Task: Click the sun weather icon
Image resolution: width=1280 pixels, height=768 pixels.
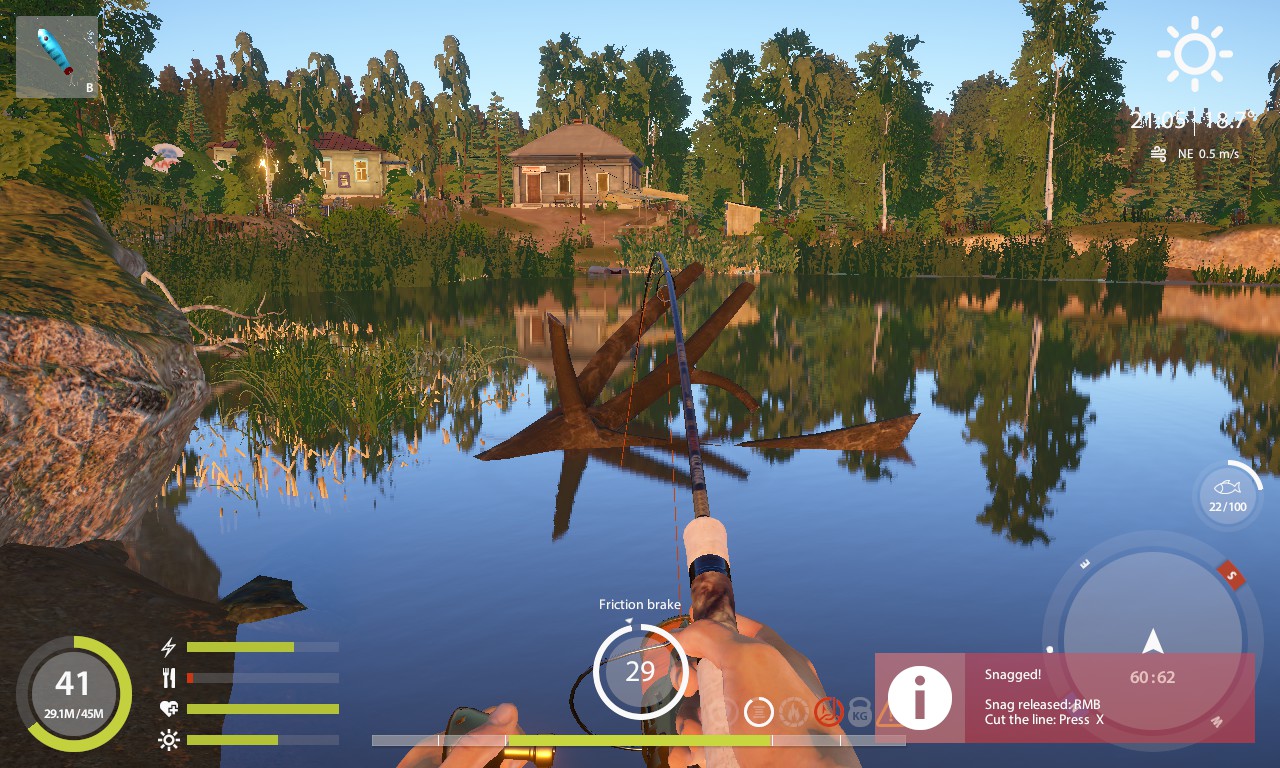Action: click(1194, 54)
